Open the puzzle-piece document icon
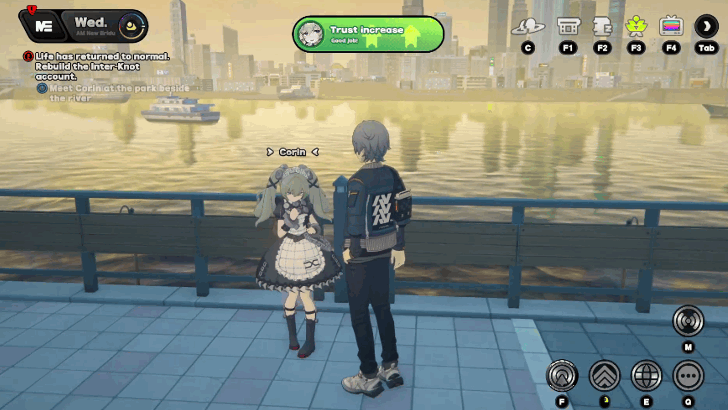 [x=602, y=27]
